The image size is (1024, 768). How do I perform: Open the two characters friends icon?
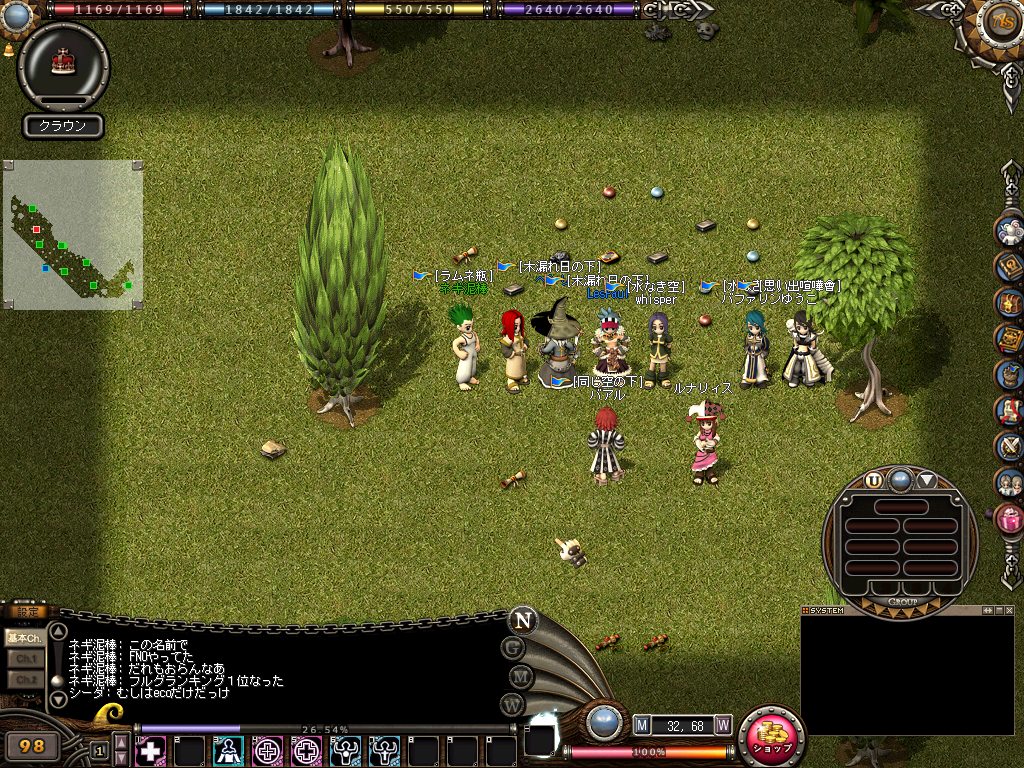(x=1010, y=483)
